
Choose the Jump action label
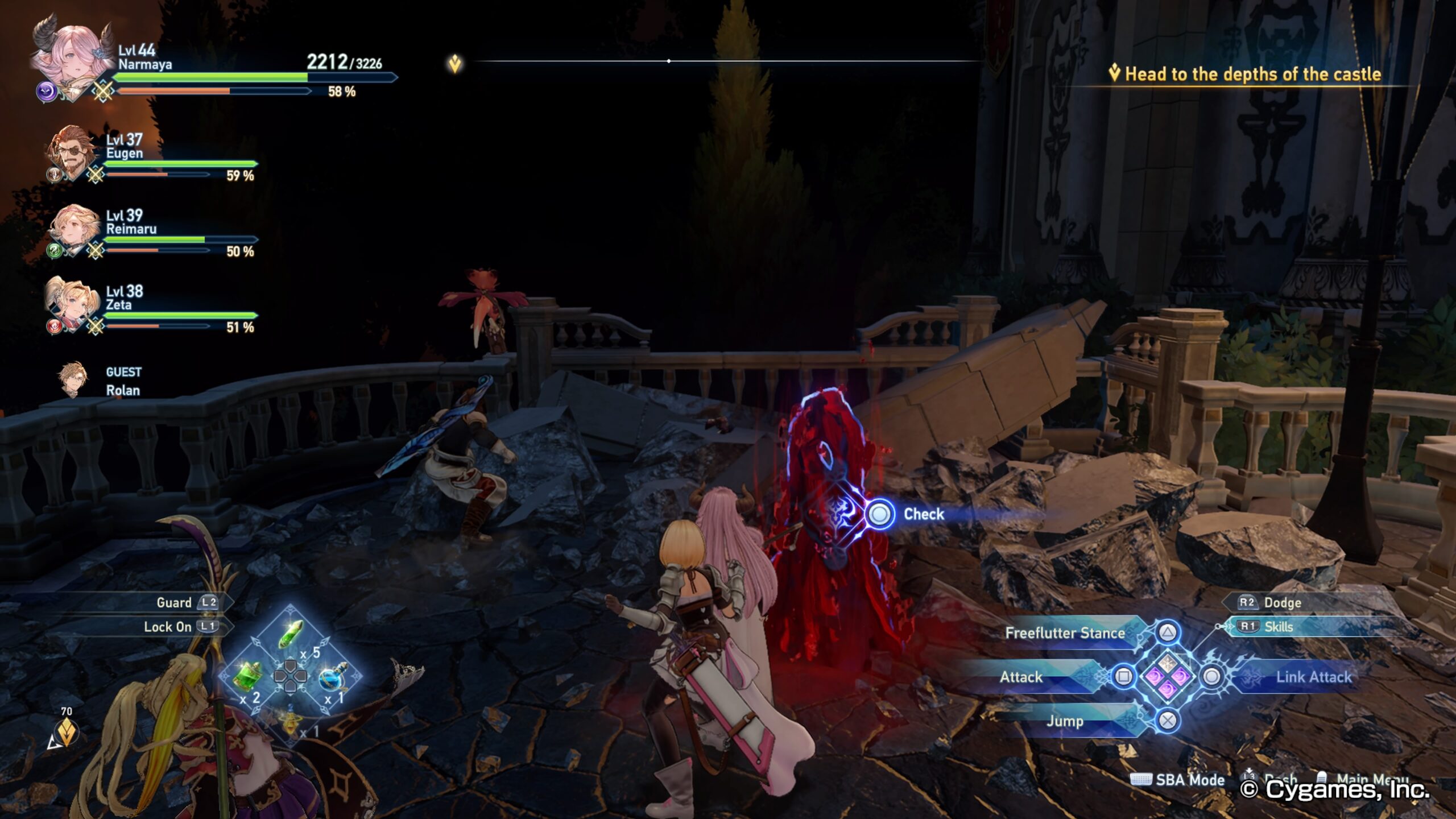point(1065,721)
